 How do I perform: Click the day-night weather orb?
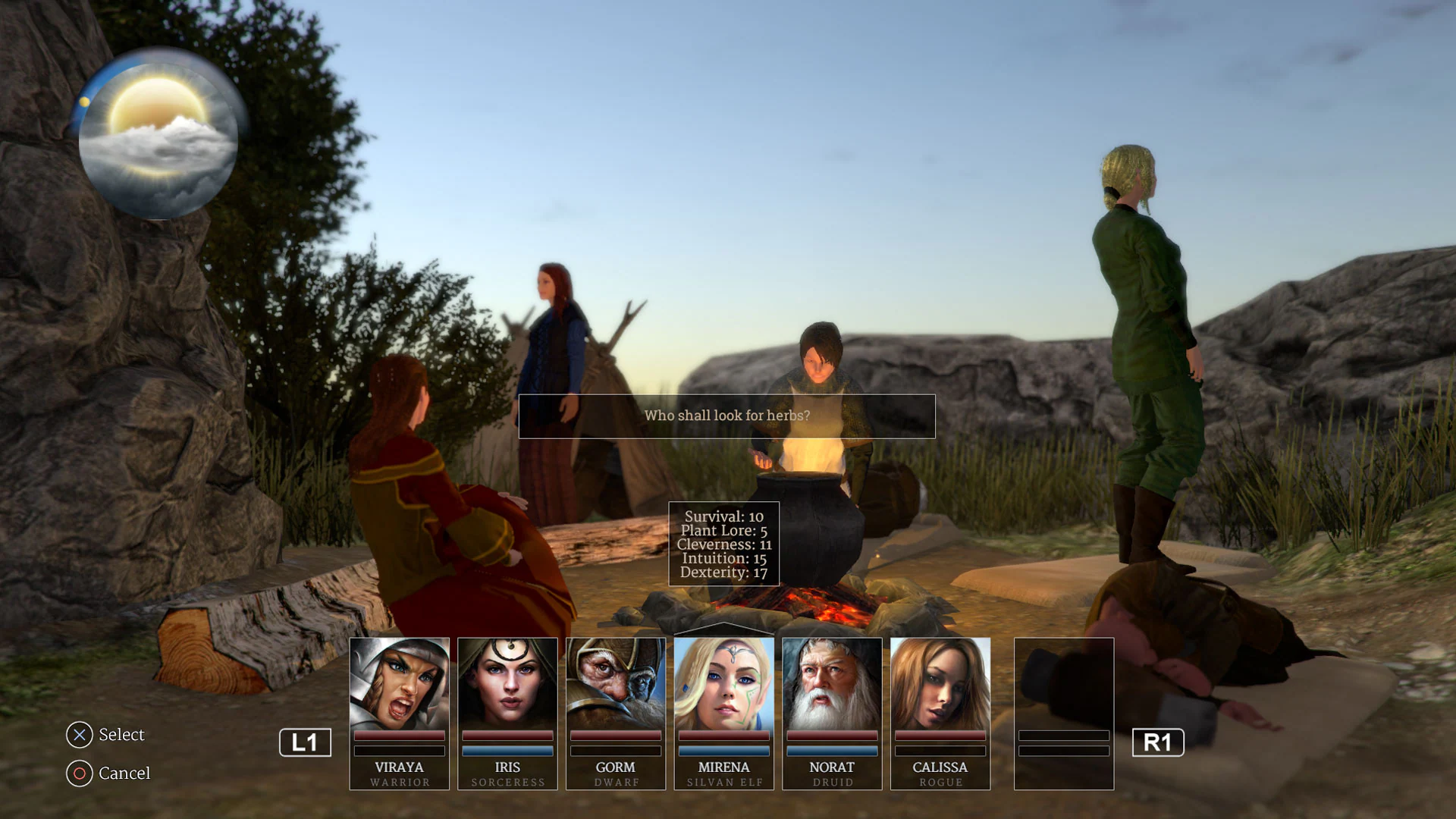coord(157,136)
